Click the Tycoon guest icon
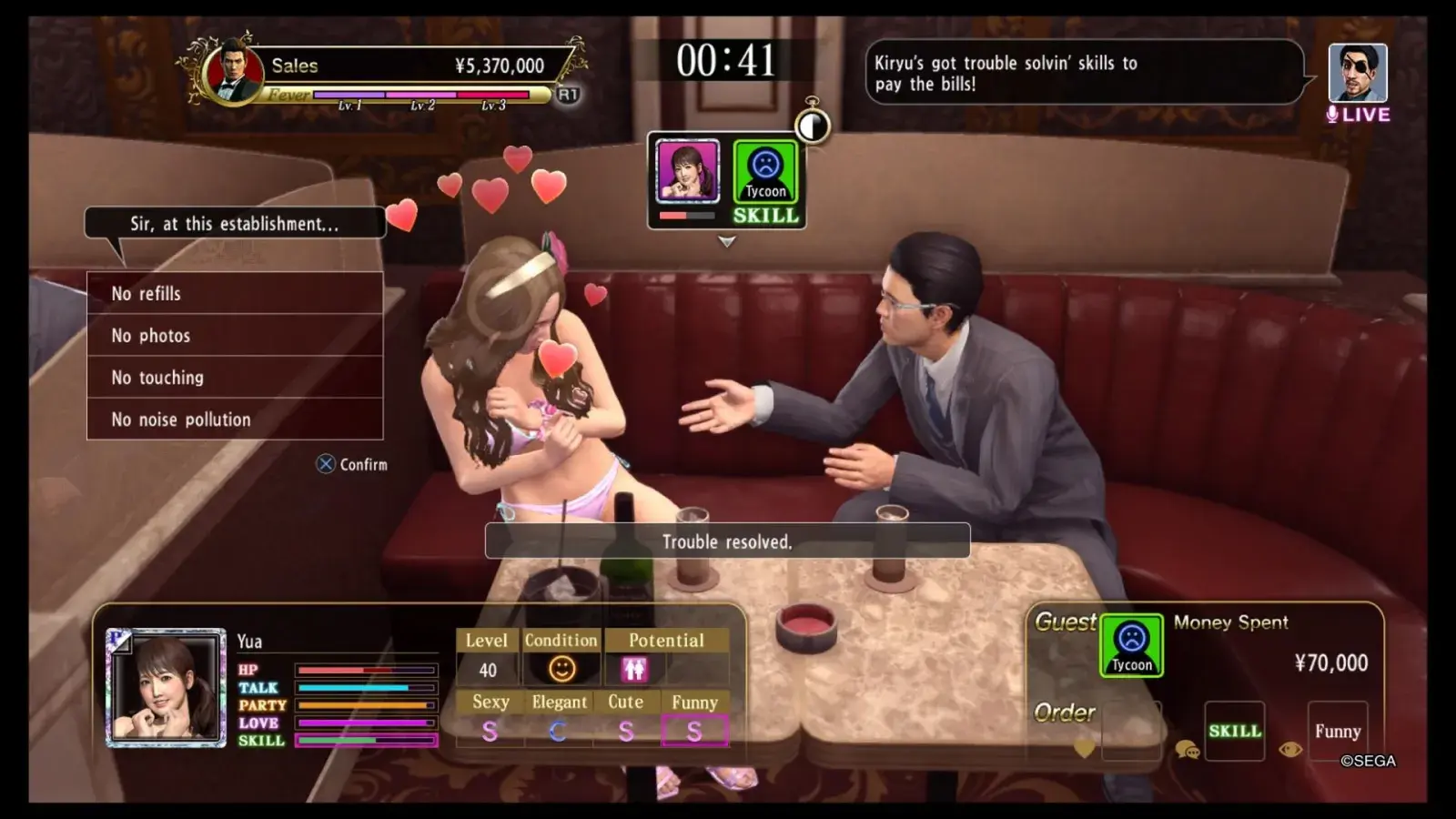 coord(1131,645)
